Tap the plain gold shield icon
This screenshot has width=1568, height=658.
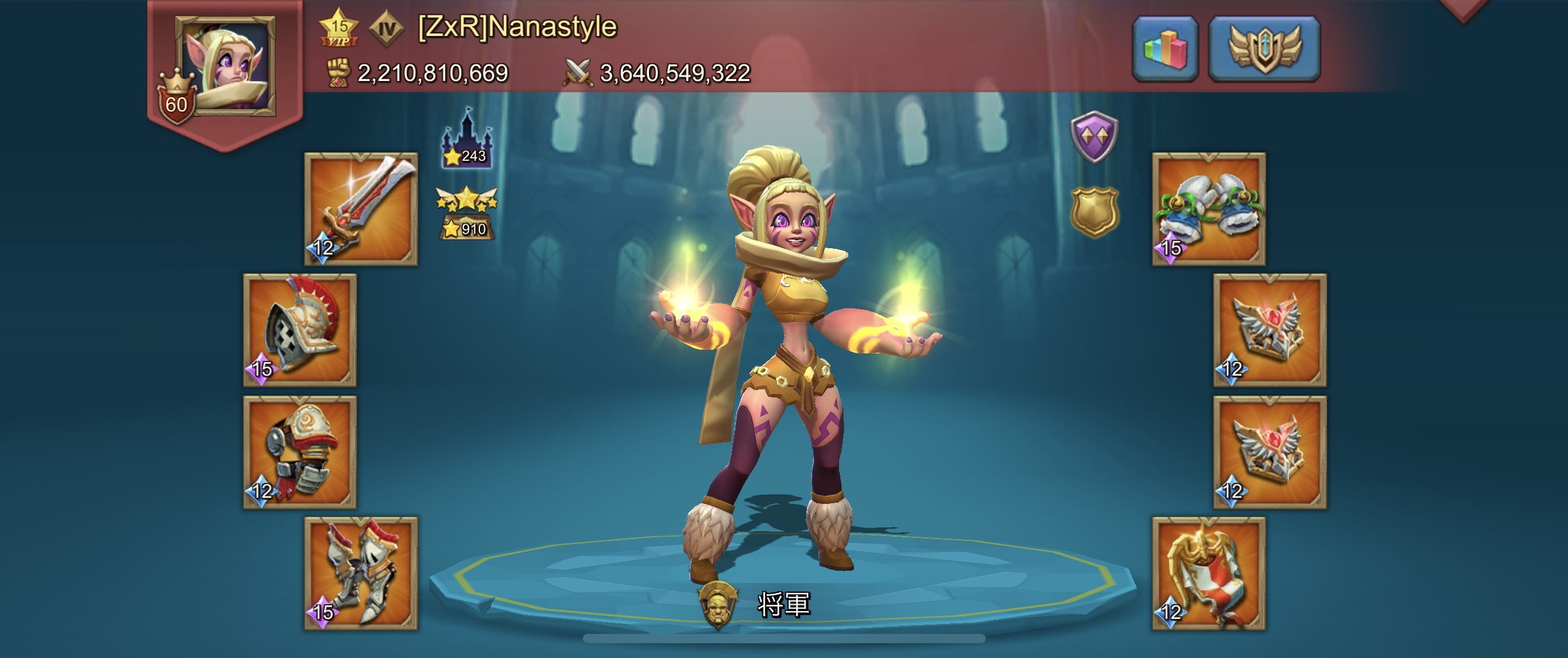point(1094,212)
